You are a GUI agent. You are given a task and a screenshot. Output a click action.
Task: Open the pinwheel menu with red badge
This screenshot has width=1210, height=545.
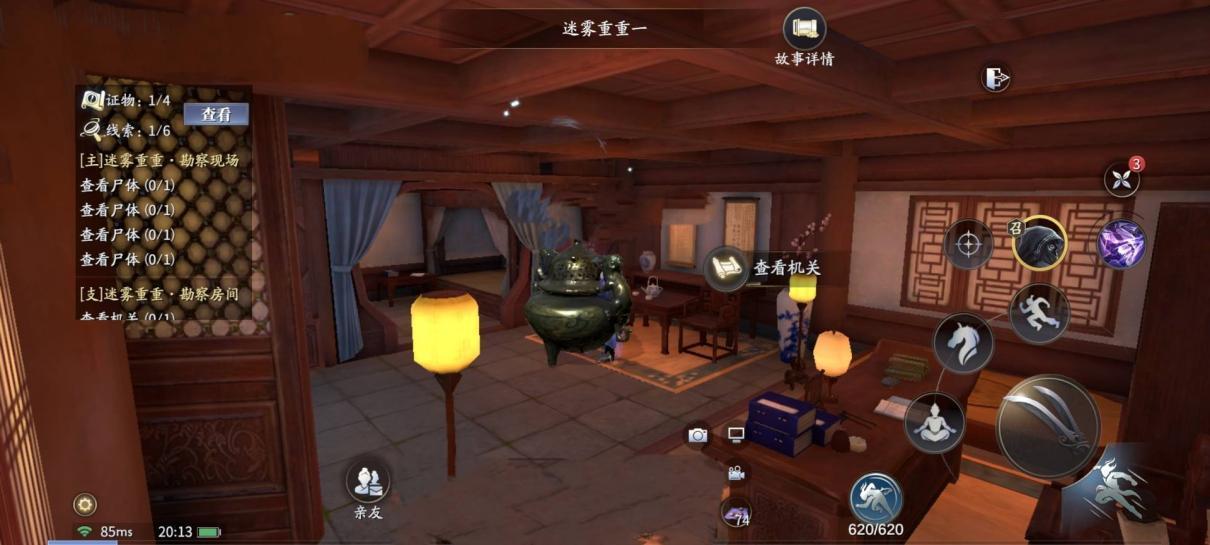pyautogui.click(x=1121, y=179)
